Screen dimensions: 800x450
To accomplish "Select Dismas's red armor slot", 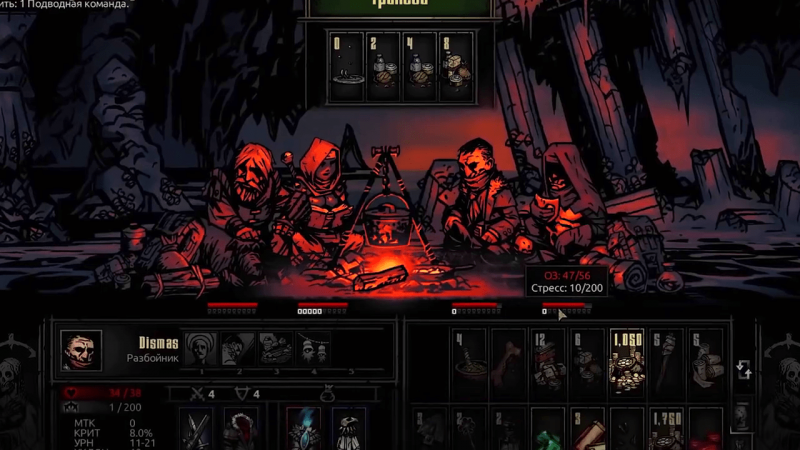I will pos(241,430).
